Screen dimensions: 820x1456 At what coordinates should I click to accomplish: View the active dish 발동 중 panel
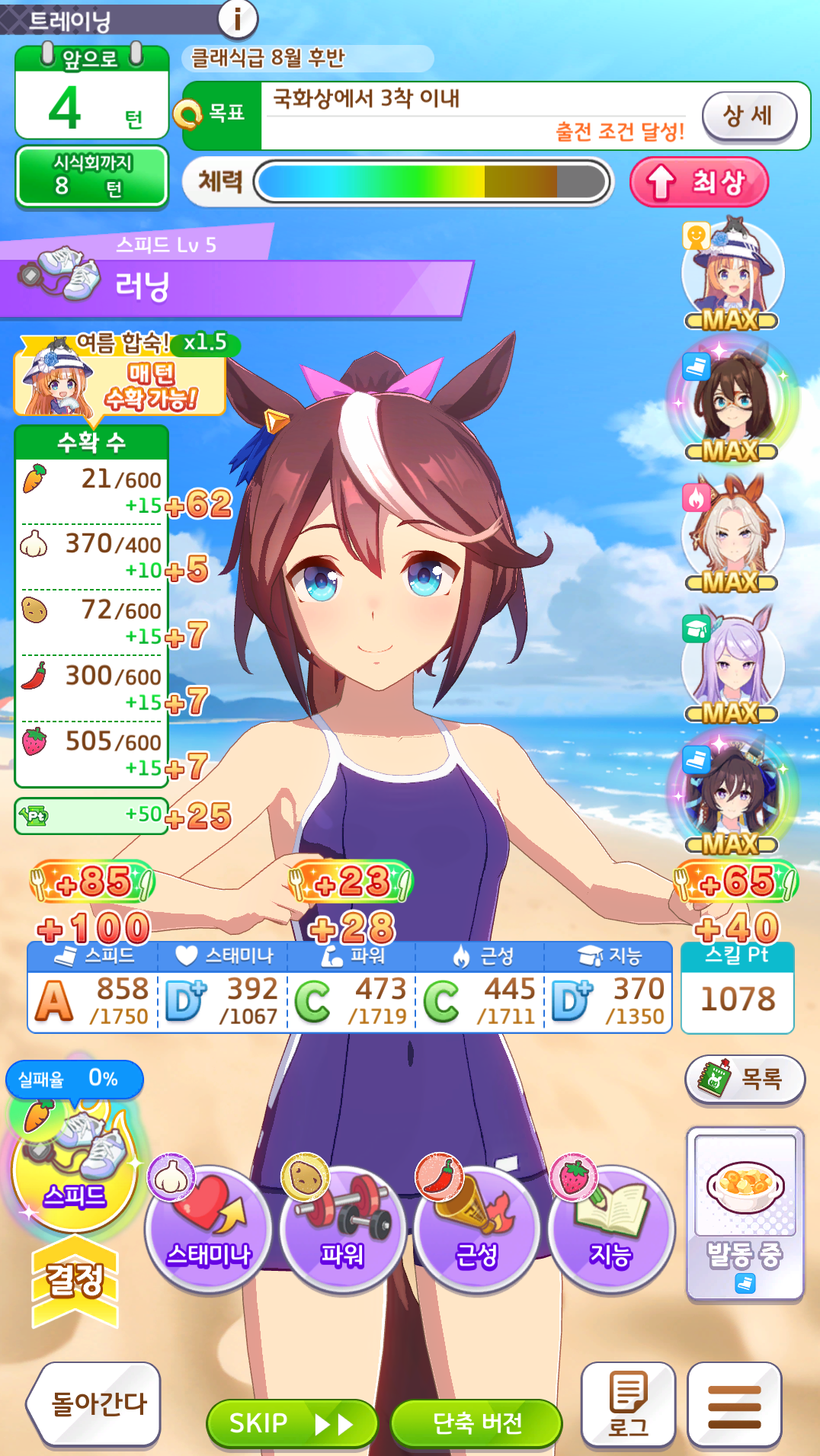click(x=745, y=1213)
